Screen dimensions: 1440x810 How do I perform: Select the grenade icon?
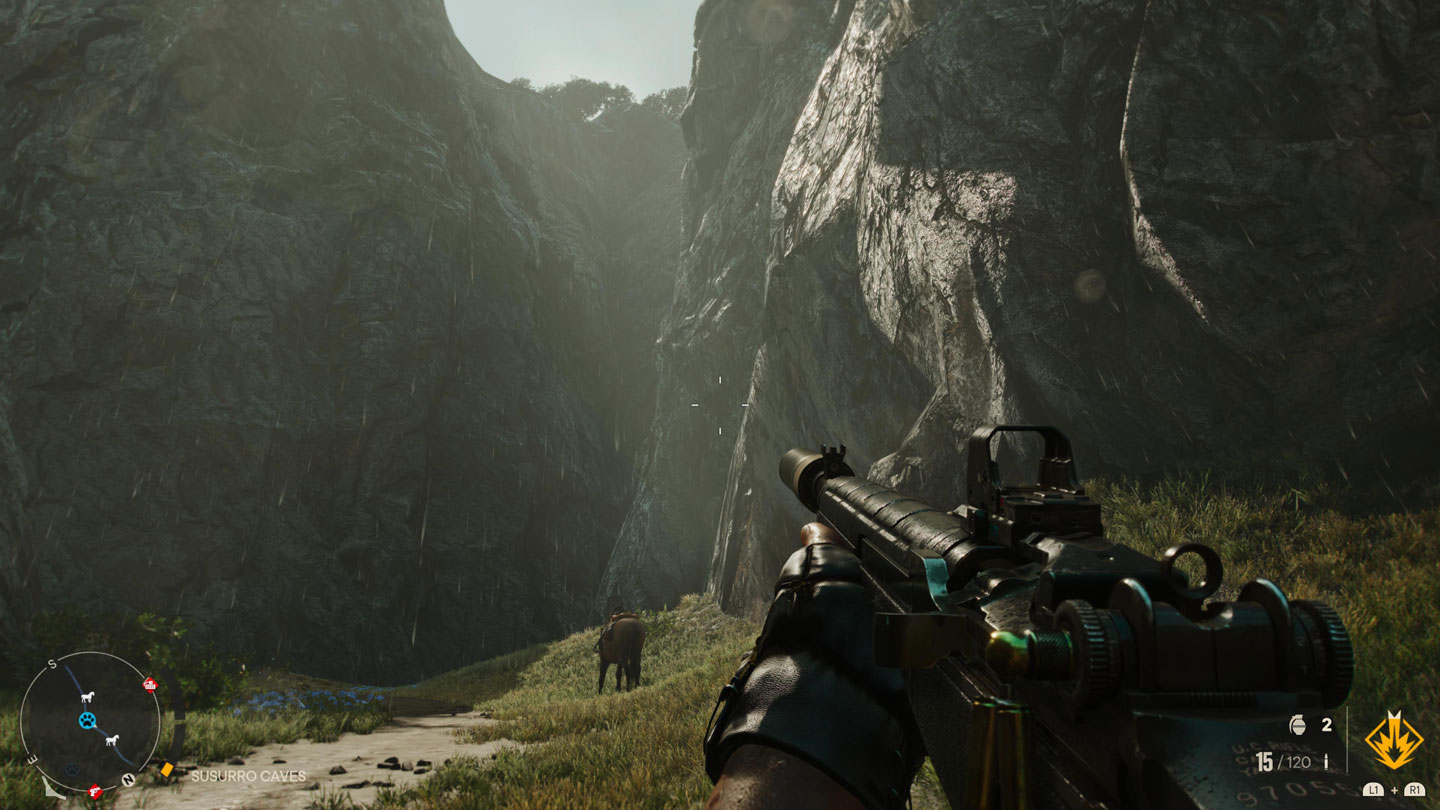click(1299, 725)
